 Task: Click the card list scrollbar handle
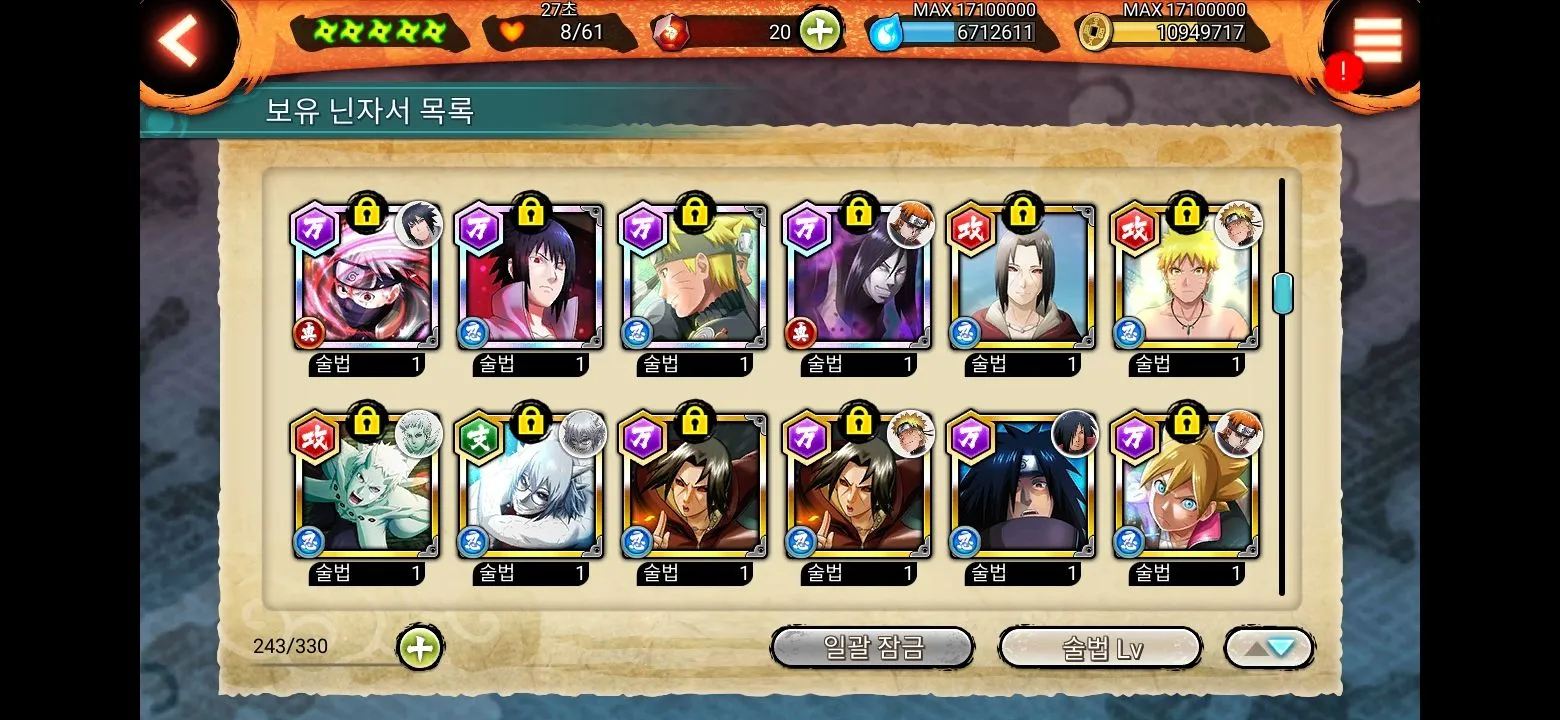(x=1282, y=293)
